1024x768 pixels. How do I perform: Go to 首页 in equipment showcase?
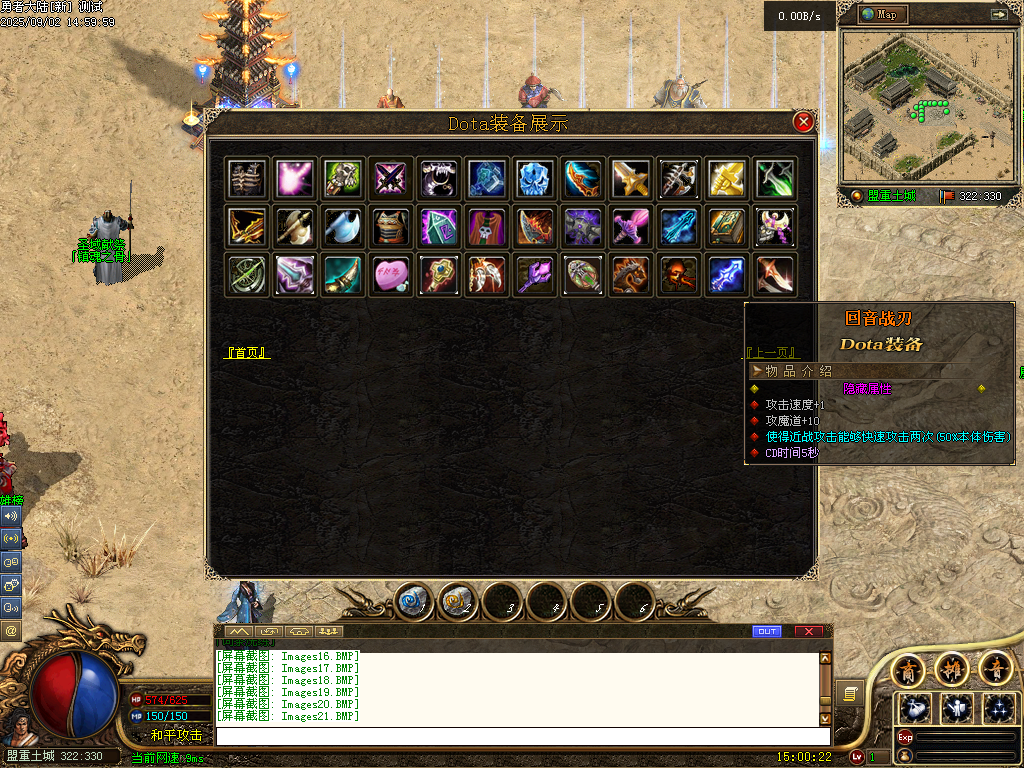pos(247,353)
